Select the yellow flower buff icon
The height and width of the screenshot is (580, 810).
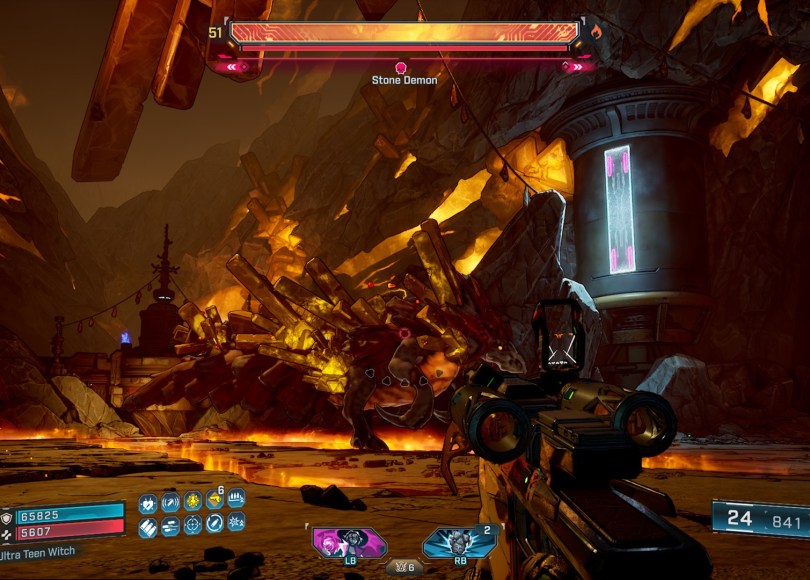(193, 501)
